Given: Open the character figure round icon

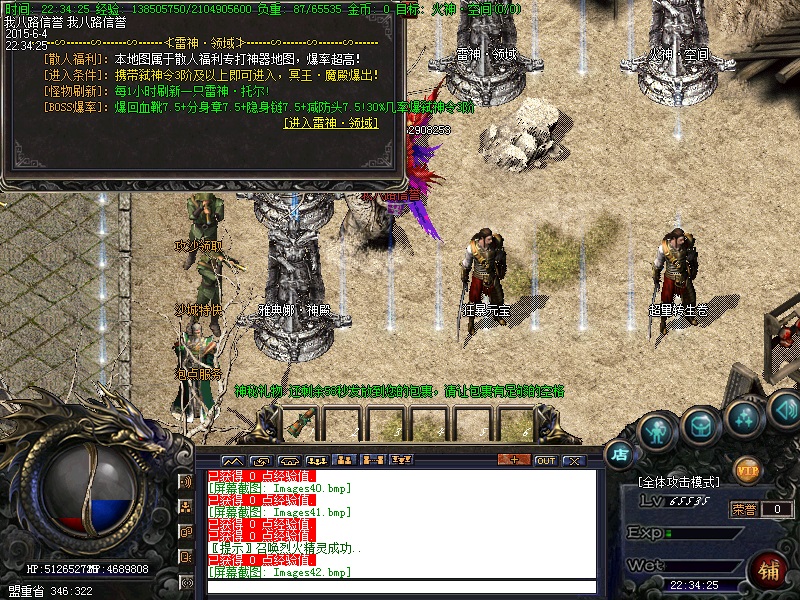Looking at the screenshot, I should 657,430.
